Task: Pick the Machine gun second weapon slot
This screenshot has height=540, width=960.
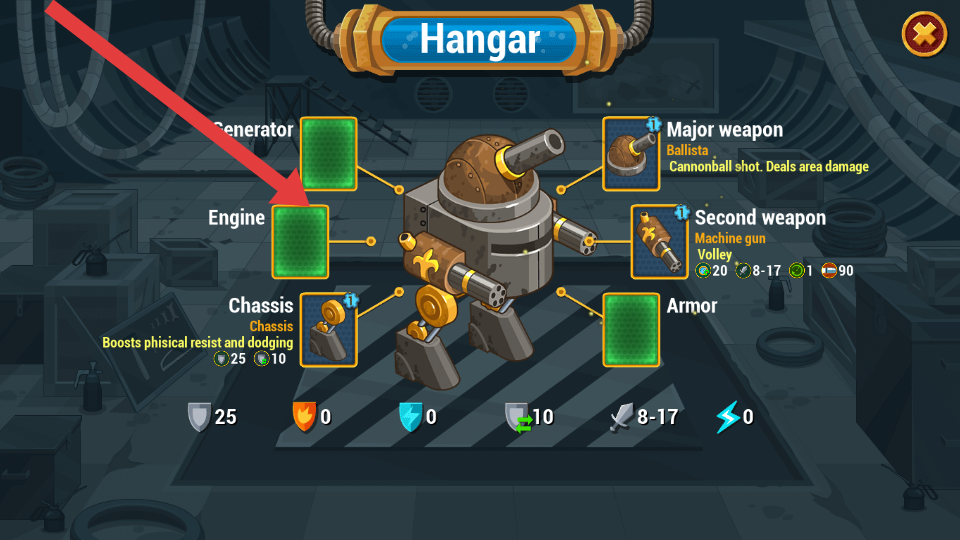Action: pyautogui.click(x=659, y=241)
